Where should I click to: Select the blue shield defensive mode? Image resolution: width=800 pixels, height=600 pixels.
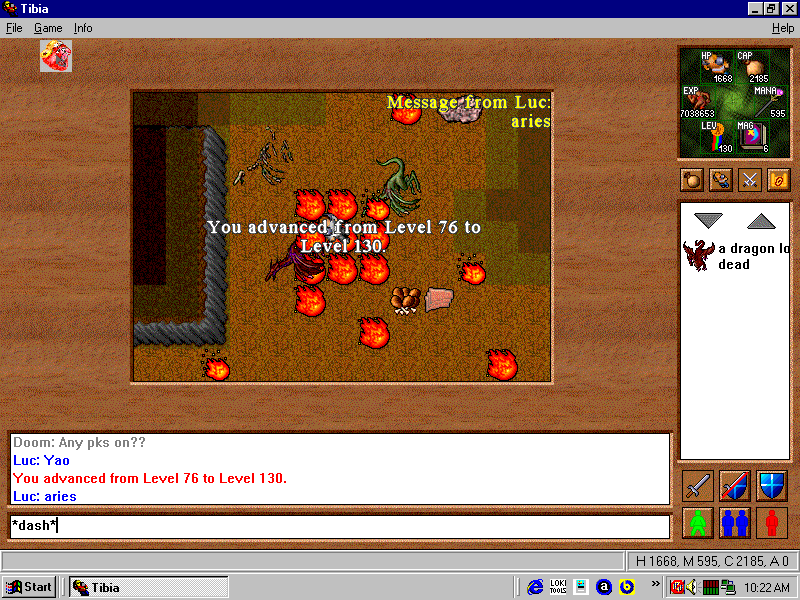771,486
